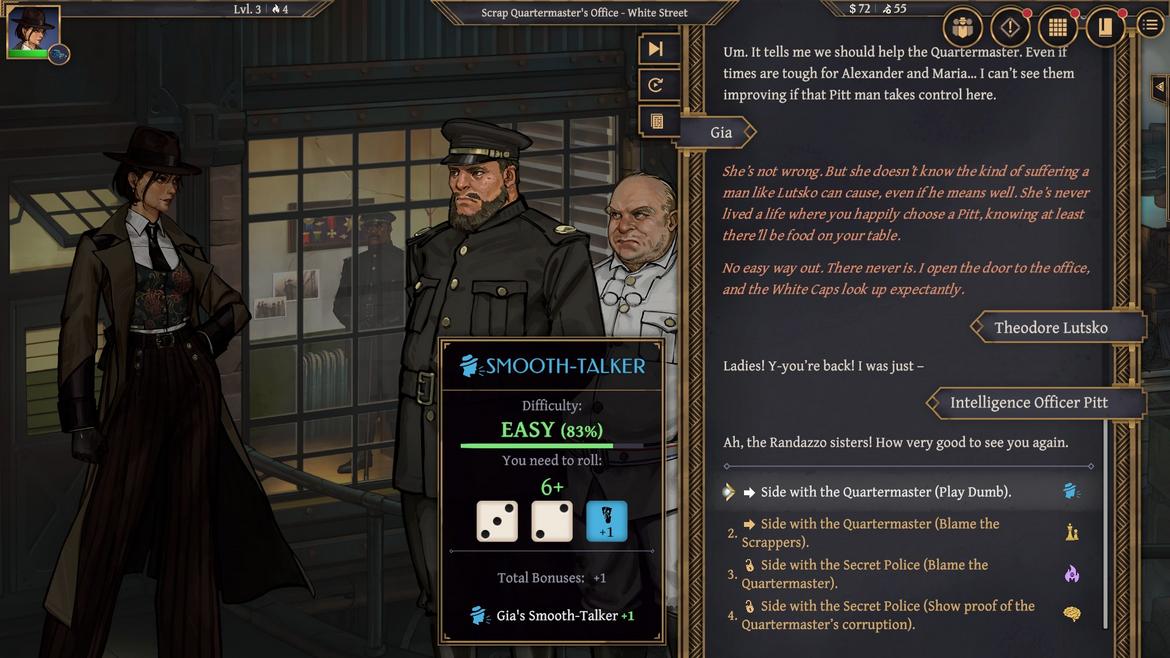Open the dialogue log document button
This screenshot has height=658, width=1170.
(656, 121)
